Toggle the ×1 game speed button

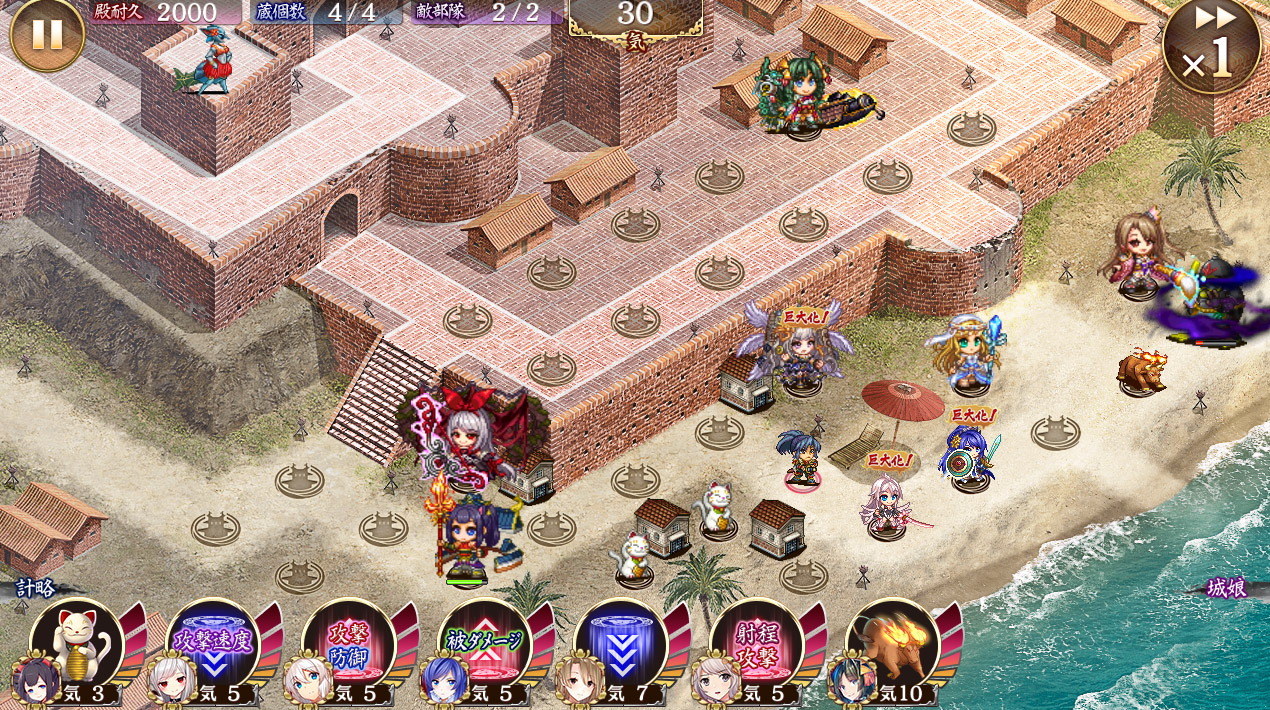[1211, 47]
